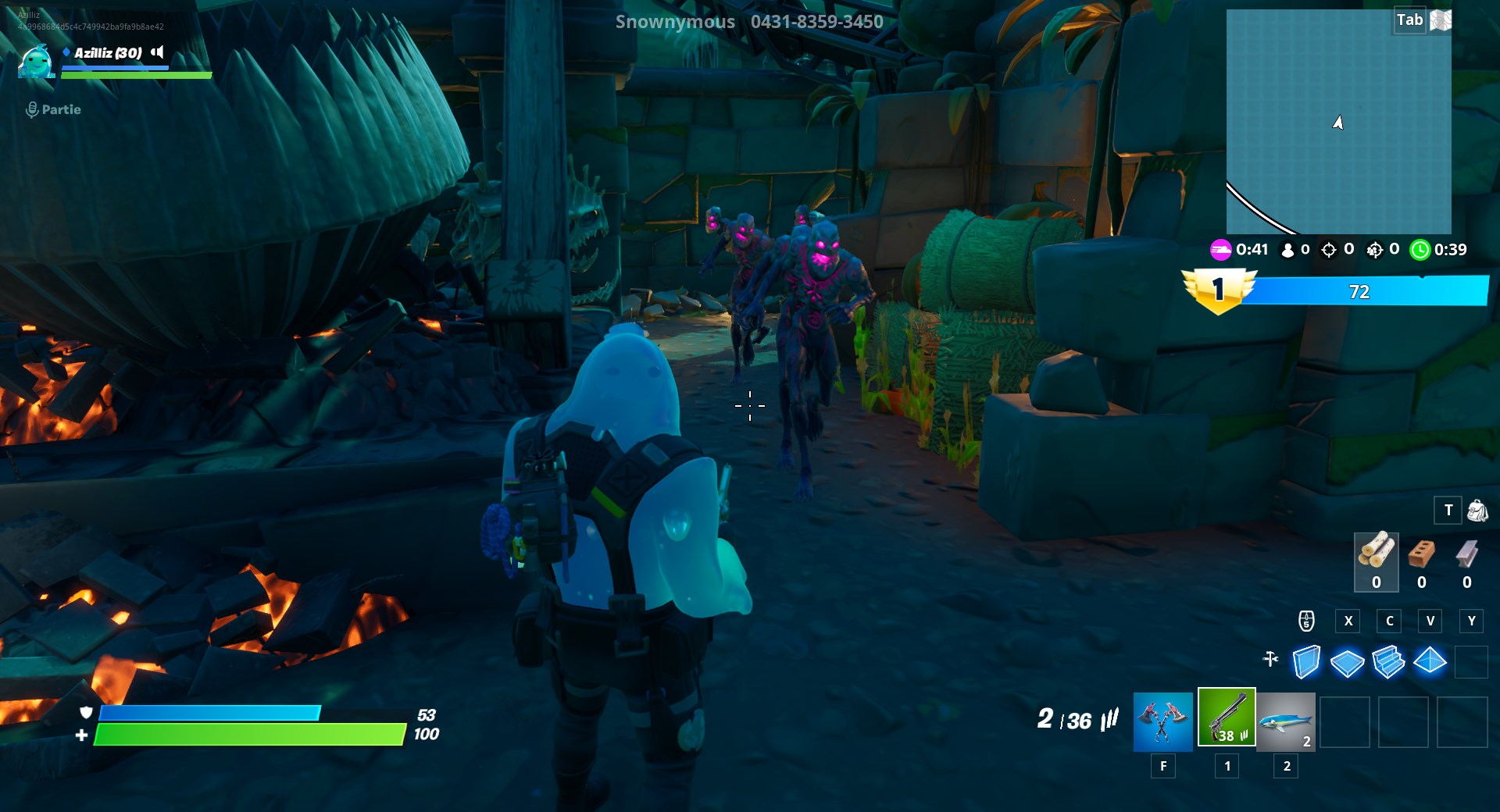Select the dual-pickaxe harvesting tool slot
Viewport: 1500px width, 812px height.
click(x=1162, y=722)
